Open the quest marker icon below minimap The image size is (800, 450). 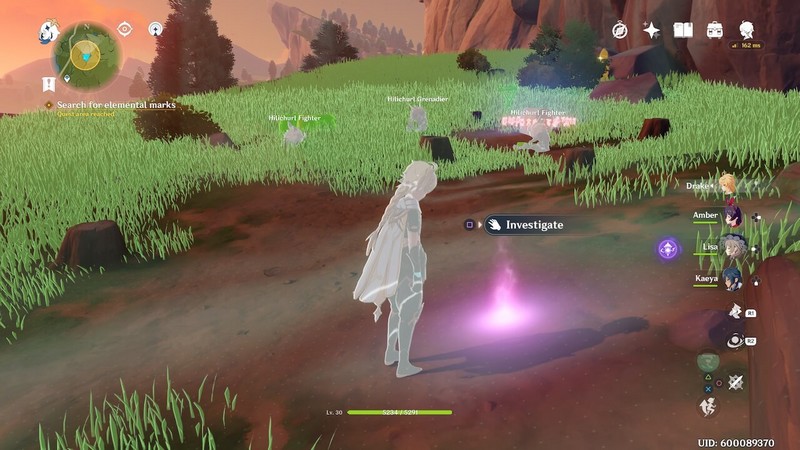click(49, 82)
